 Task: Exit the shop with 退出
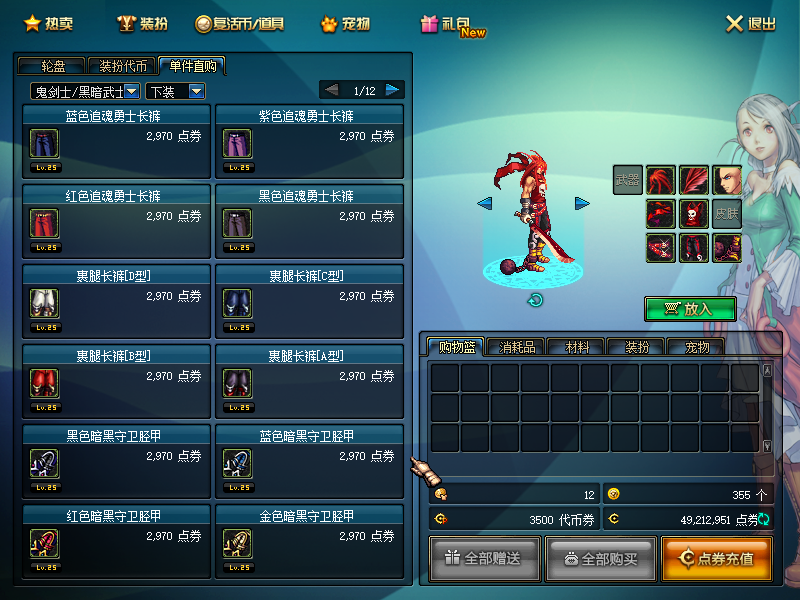[x=751, y=23]
